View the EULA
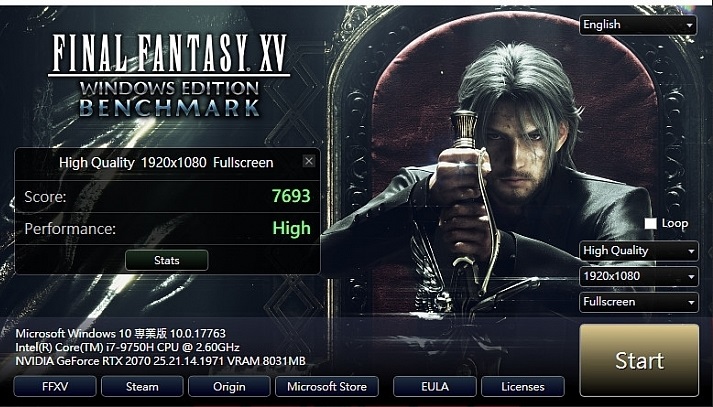This screenshot has width=713, height=407. (434, 386)
